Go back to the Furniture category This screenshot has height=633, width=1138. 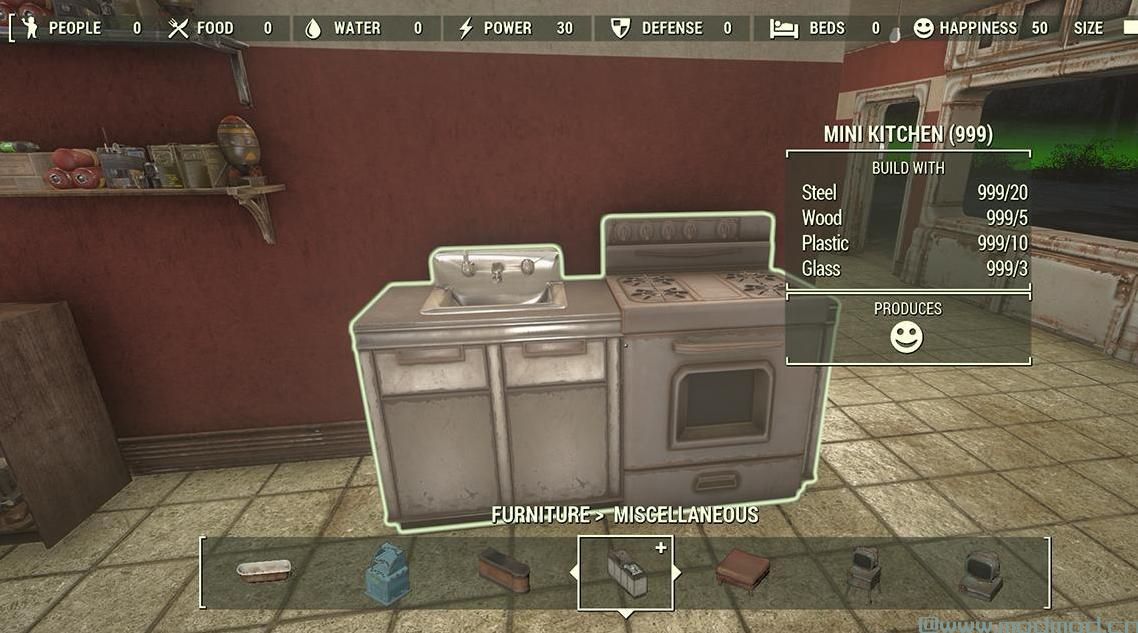(540, 515)
